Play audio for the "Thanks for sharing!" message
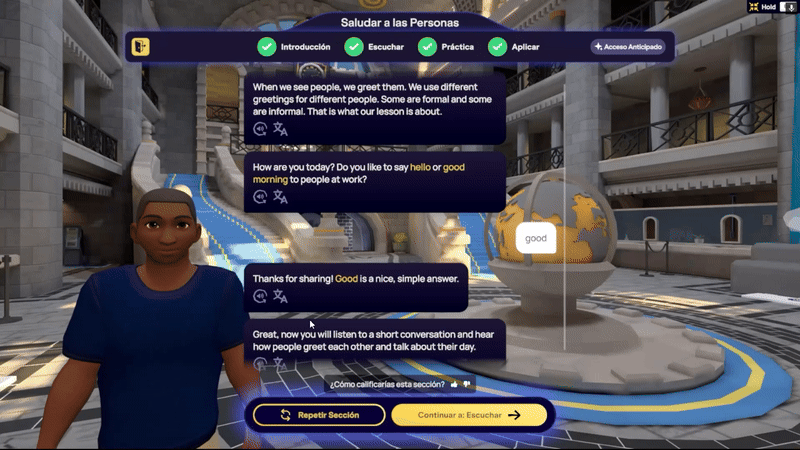The image size is (800, 450). click(261, 296)
